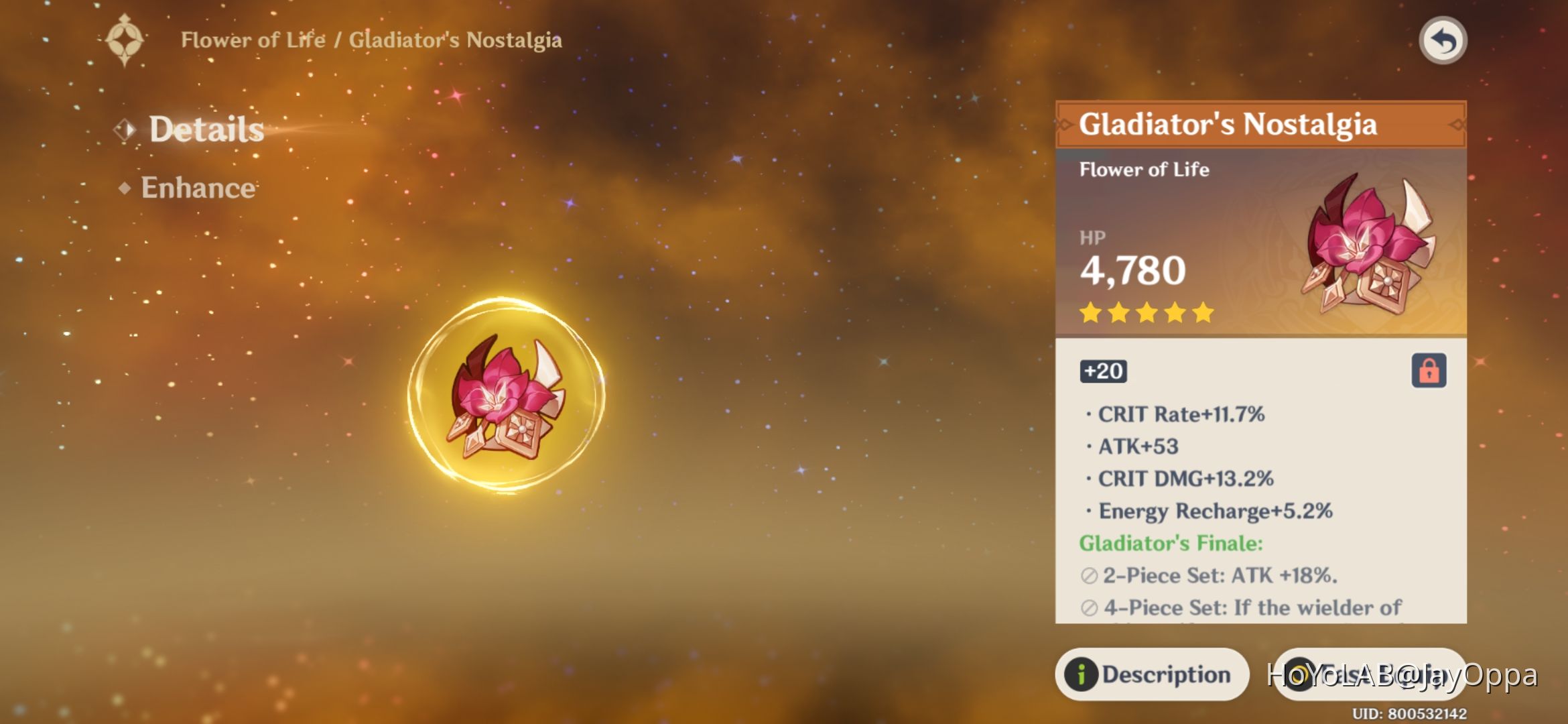1568x724 pixels.
Task: Switch to the Enhance tab
Action: pyautogui.click(x=198, y=190)
